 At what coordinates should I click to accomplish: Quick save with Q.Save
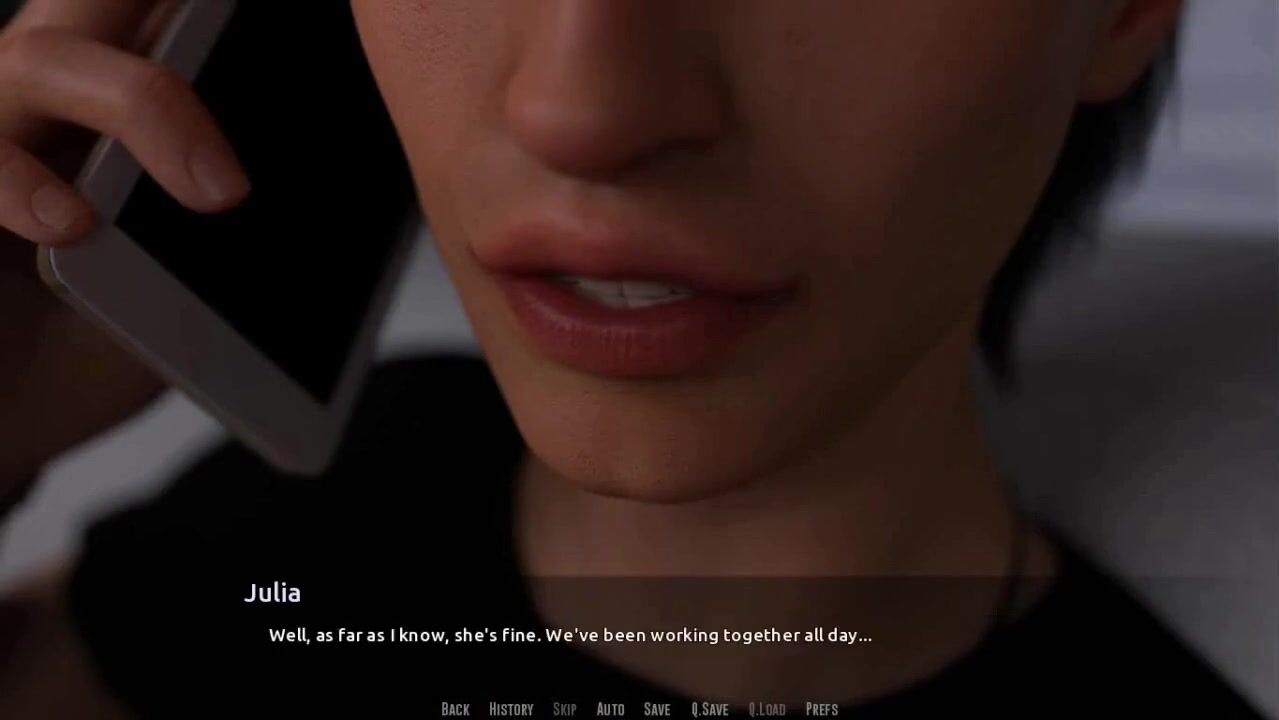pos(709,709)
